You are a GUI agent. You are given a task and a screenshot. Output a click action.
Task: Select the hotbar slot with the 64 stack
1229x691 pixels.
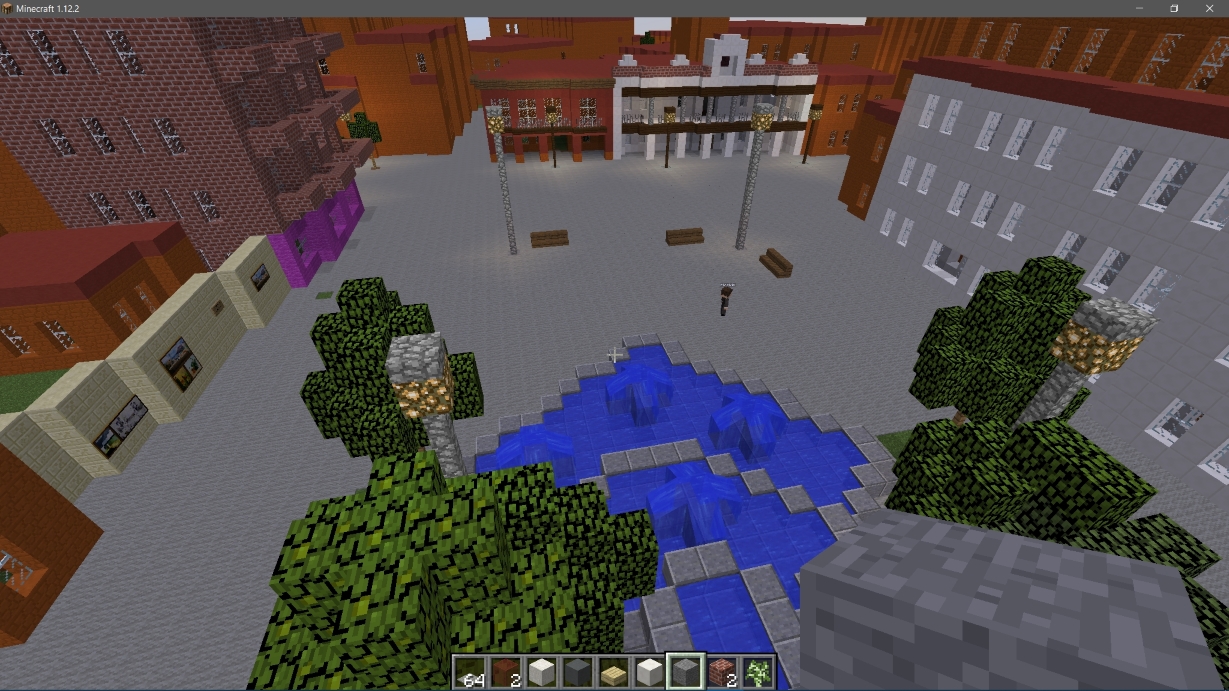point(470,672)
